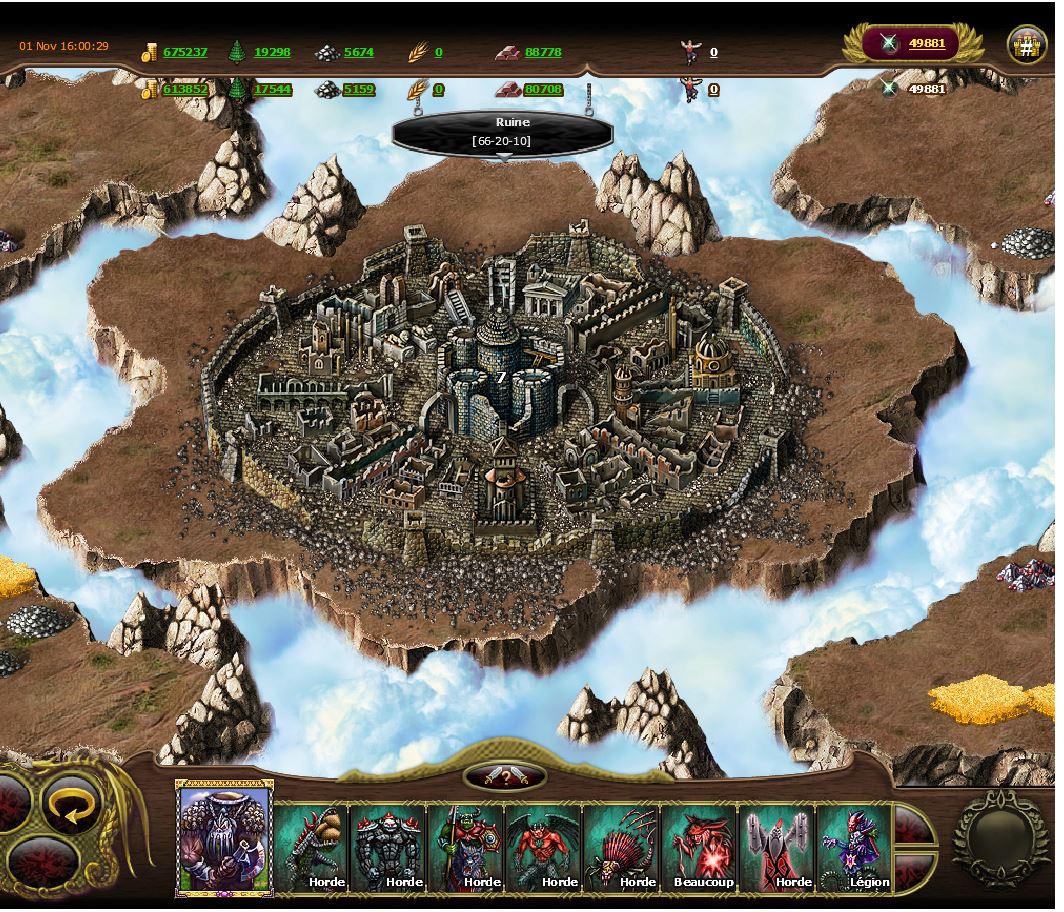Choose the winged red demon Horde unit
Screen dimensions: 1064x912
[x=545, y=848]
